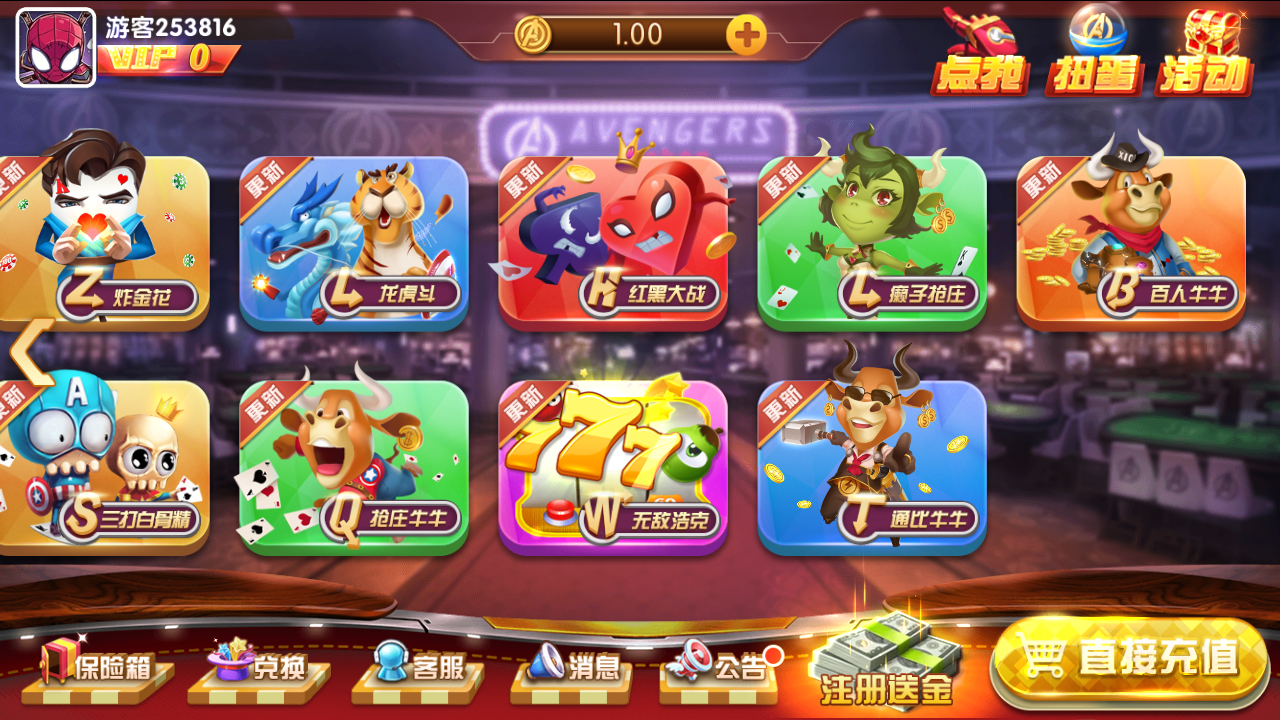Tap the 直接充值 recharge button
Screen dimensions: 1280x720
[x=1130, y=660]
